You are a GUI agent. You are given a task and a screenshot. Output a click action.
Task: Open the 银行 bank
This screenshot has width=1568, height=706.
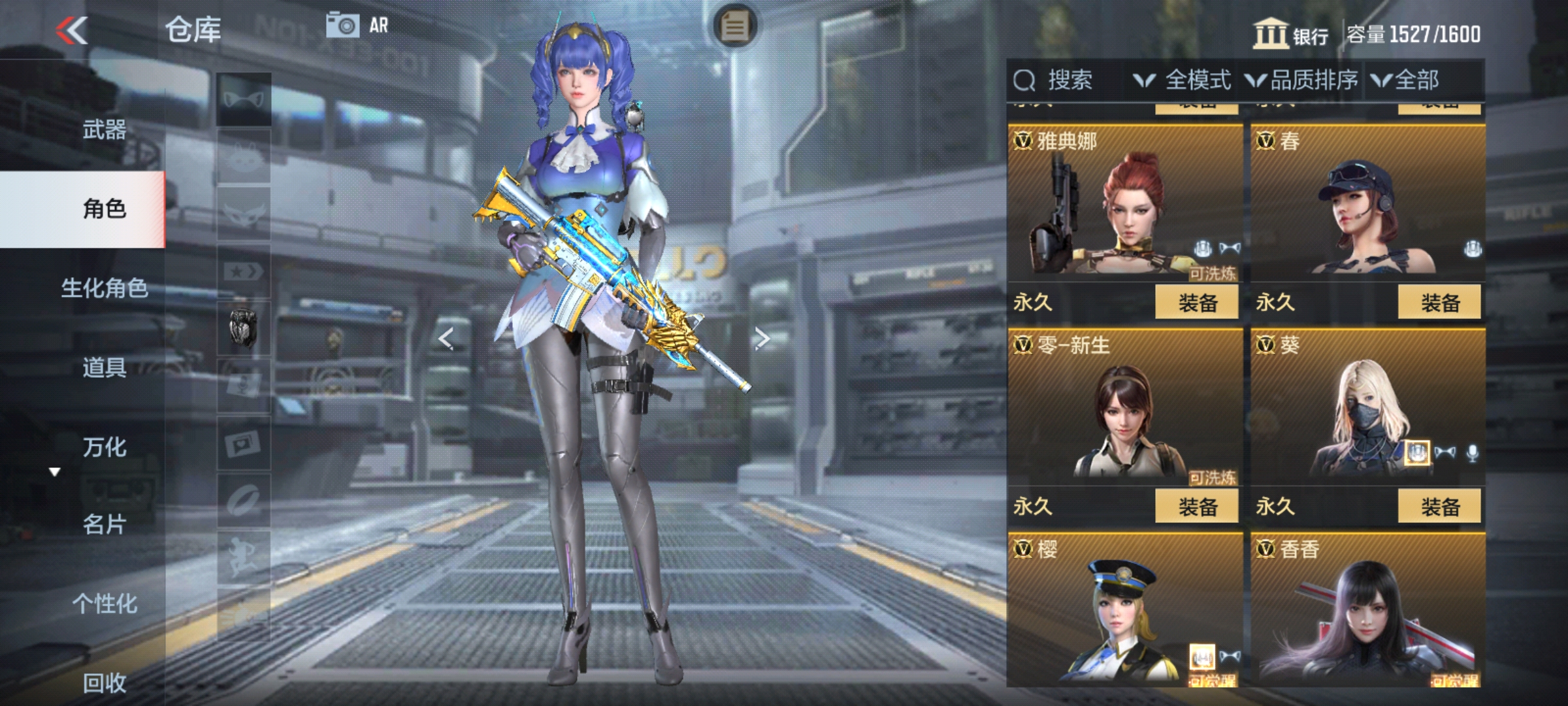[1290, 34]
